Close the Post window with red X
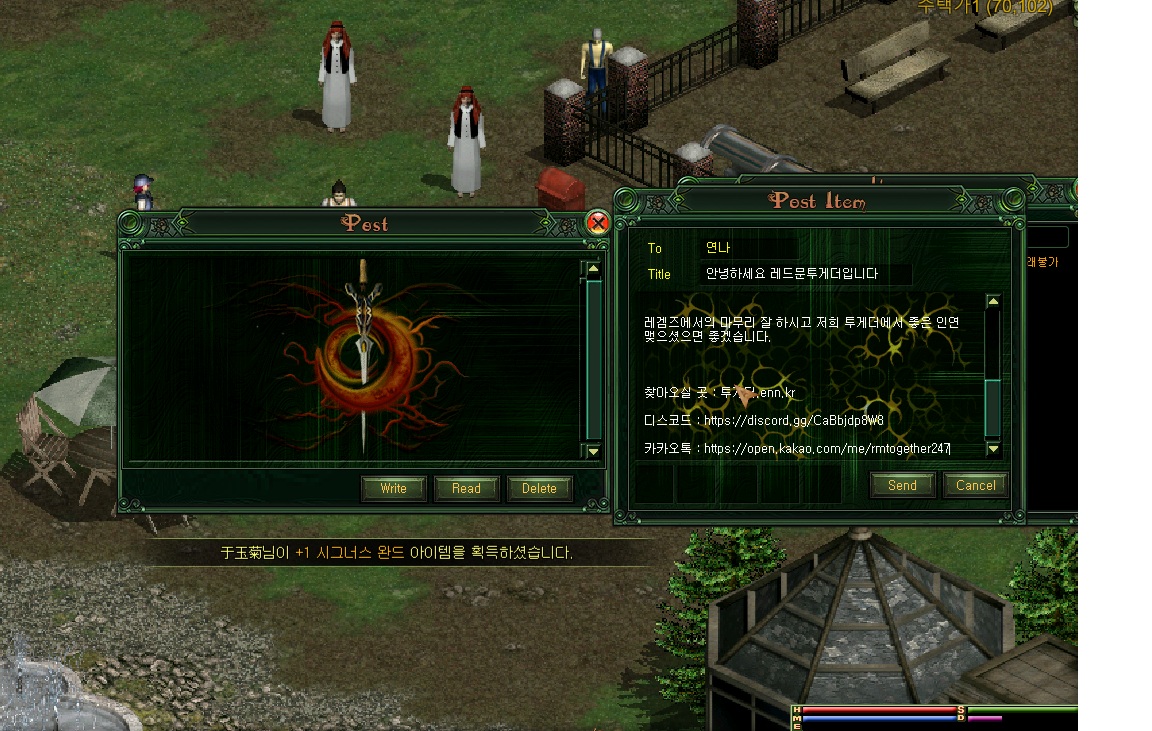This screenshot has width=1152, height=731. [598, 222]
